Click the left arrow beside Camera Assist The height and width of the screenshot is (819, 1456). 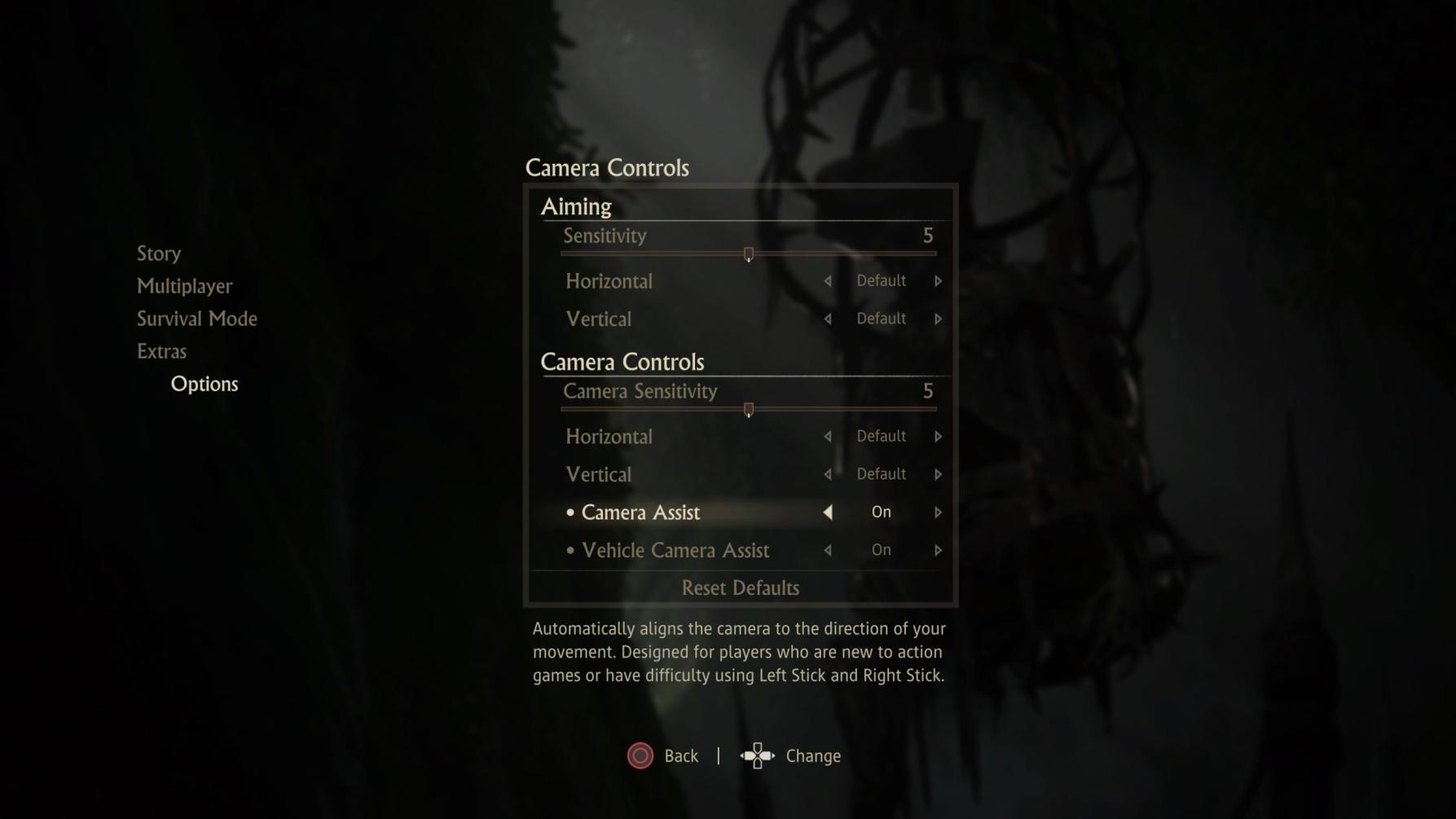827,512
